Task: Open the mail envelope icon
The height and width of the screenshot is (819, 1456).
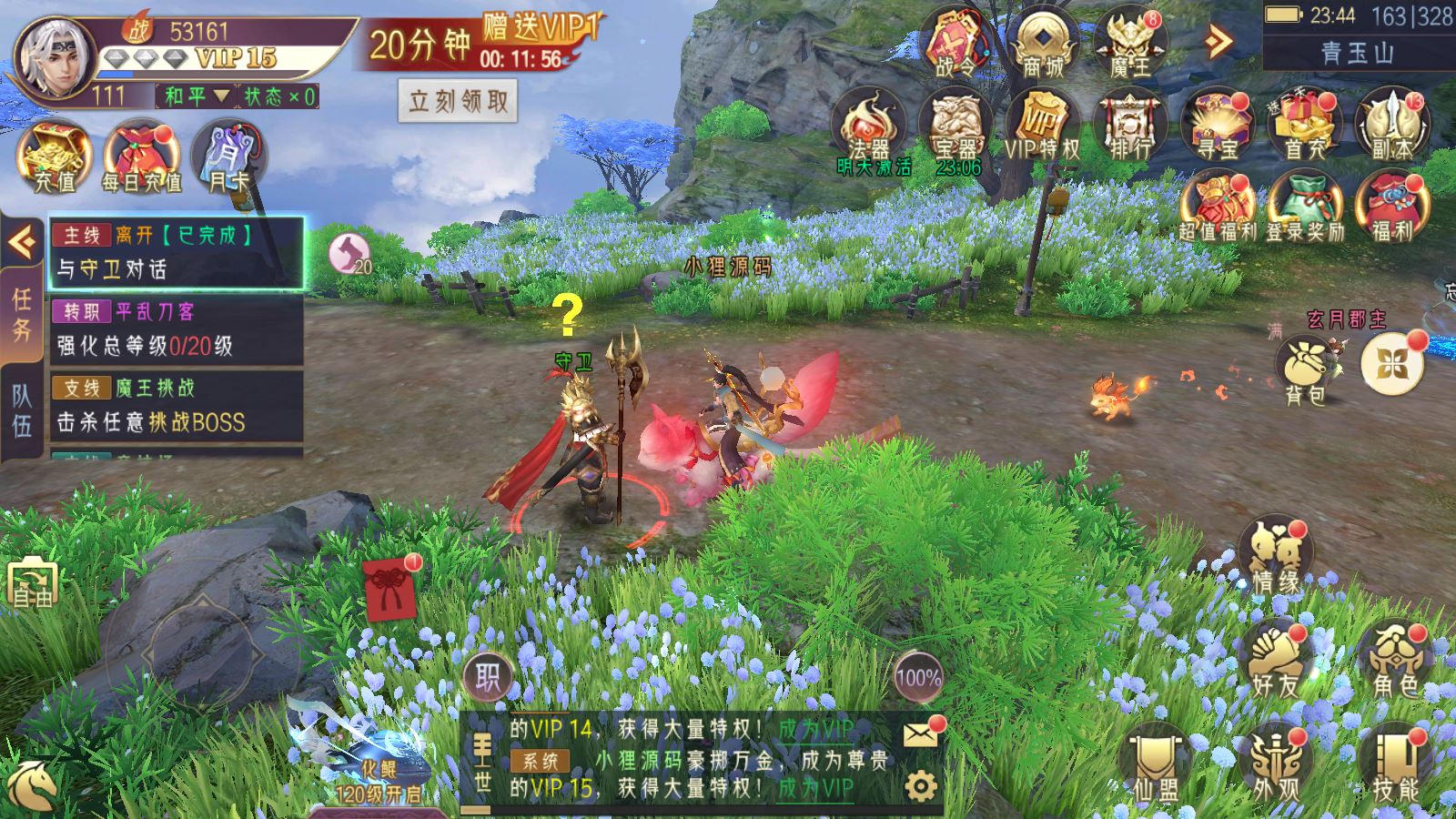Action: pyautogui.click(x=920, y=733)
